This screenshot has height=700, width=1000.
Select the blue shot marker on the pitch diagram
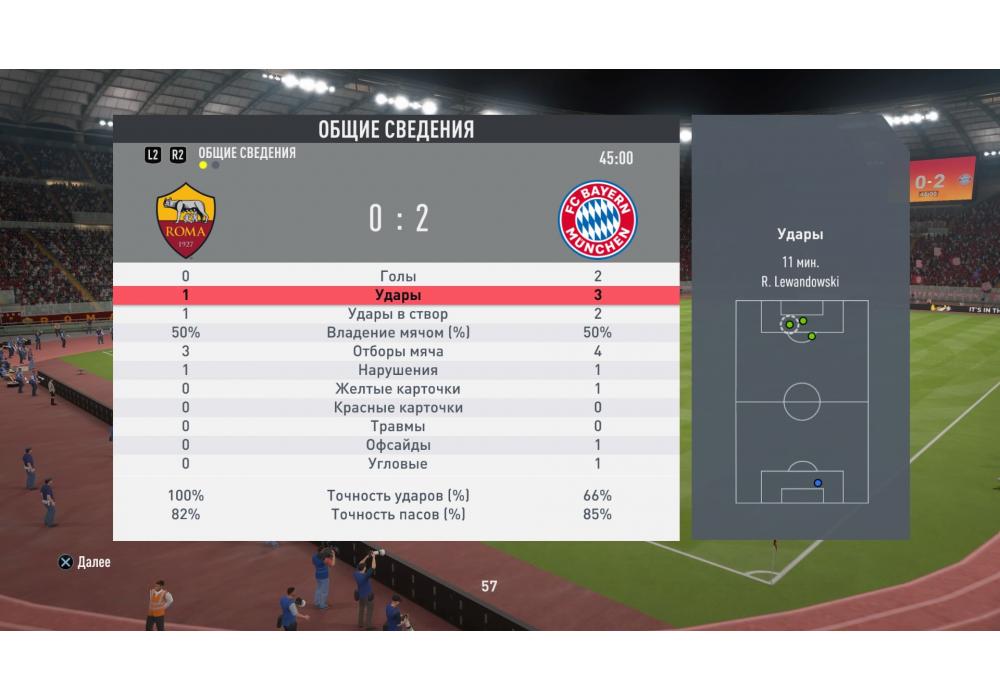[x=818, y=483]
